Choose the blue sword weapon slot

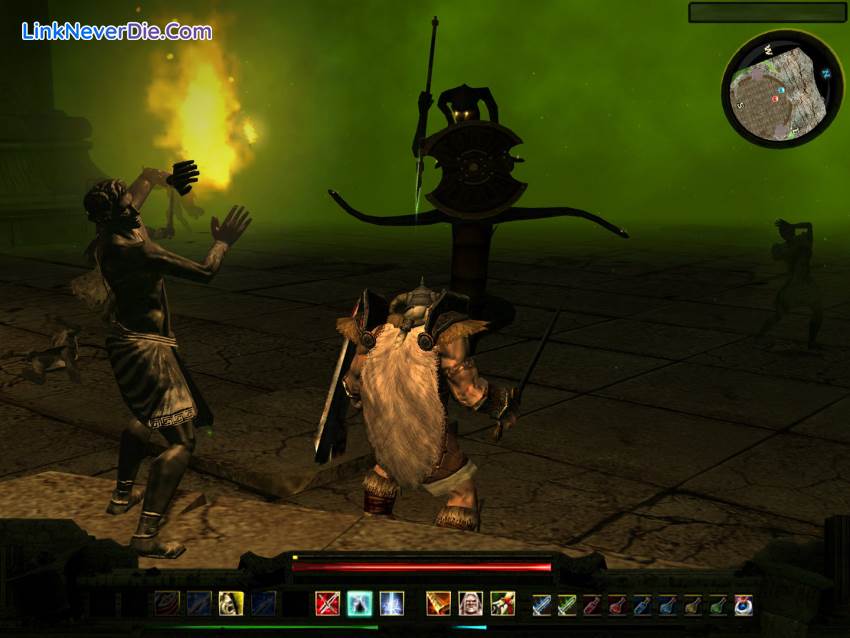(541, 604)
